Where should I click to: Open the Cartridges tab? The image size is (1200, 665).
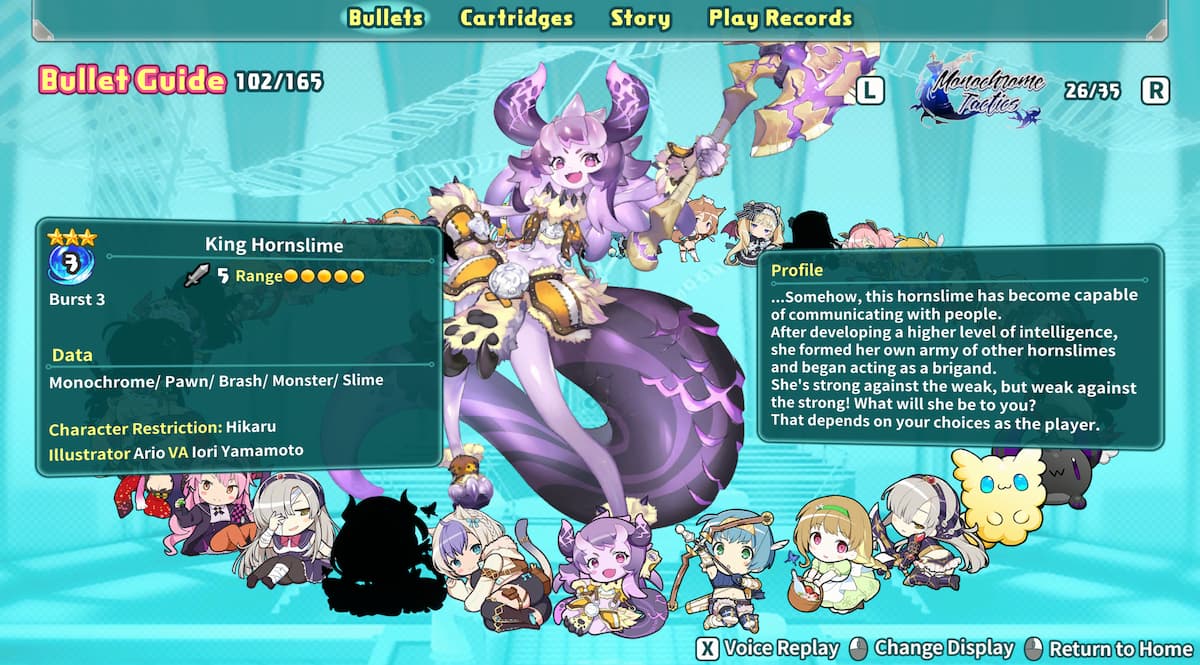[x=516, y=18]
